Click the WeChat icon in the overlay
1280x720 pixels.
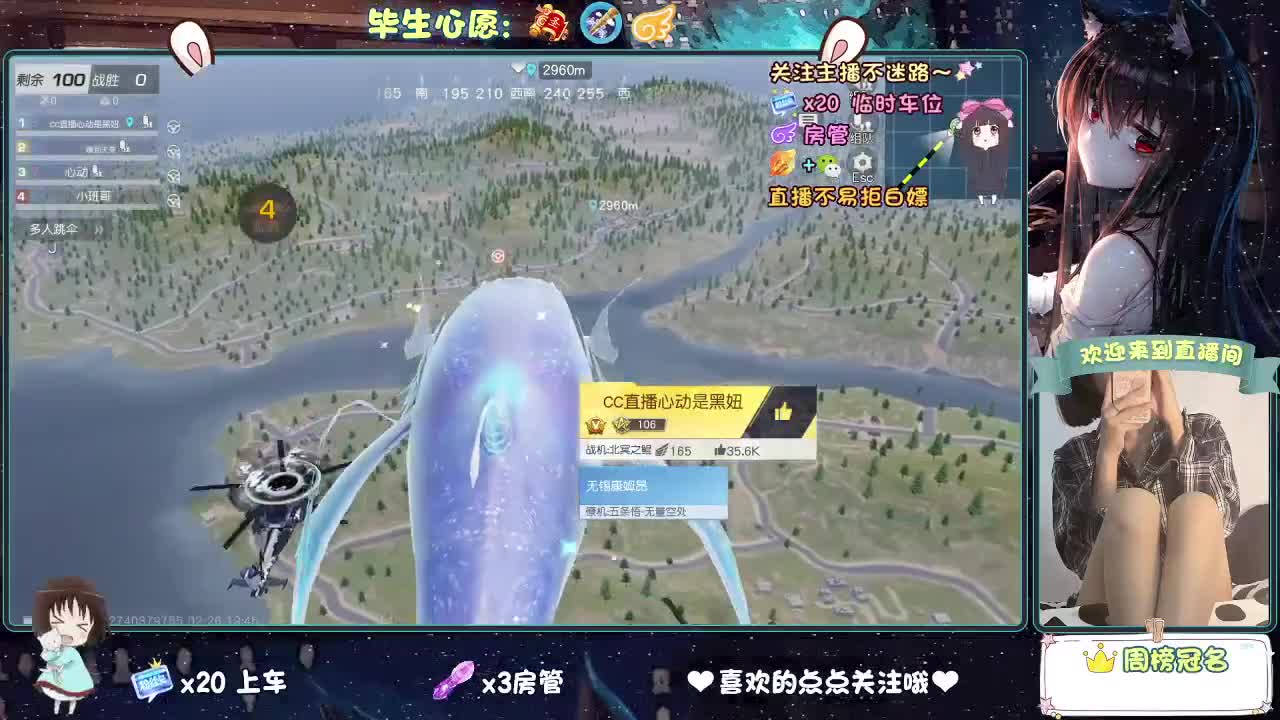point(829,166)
